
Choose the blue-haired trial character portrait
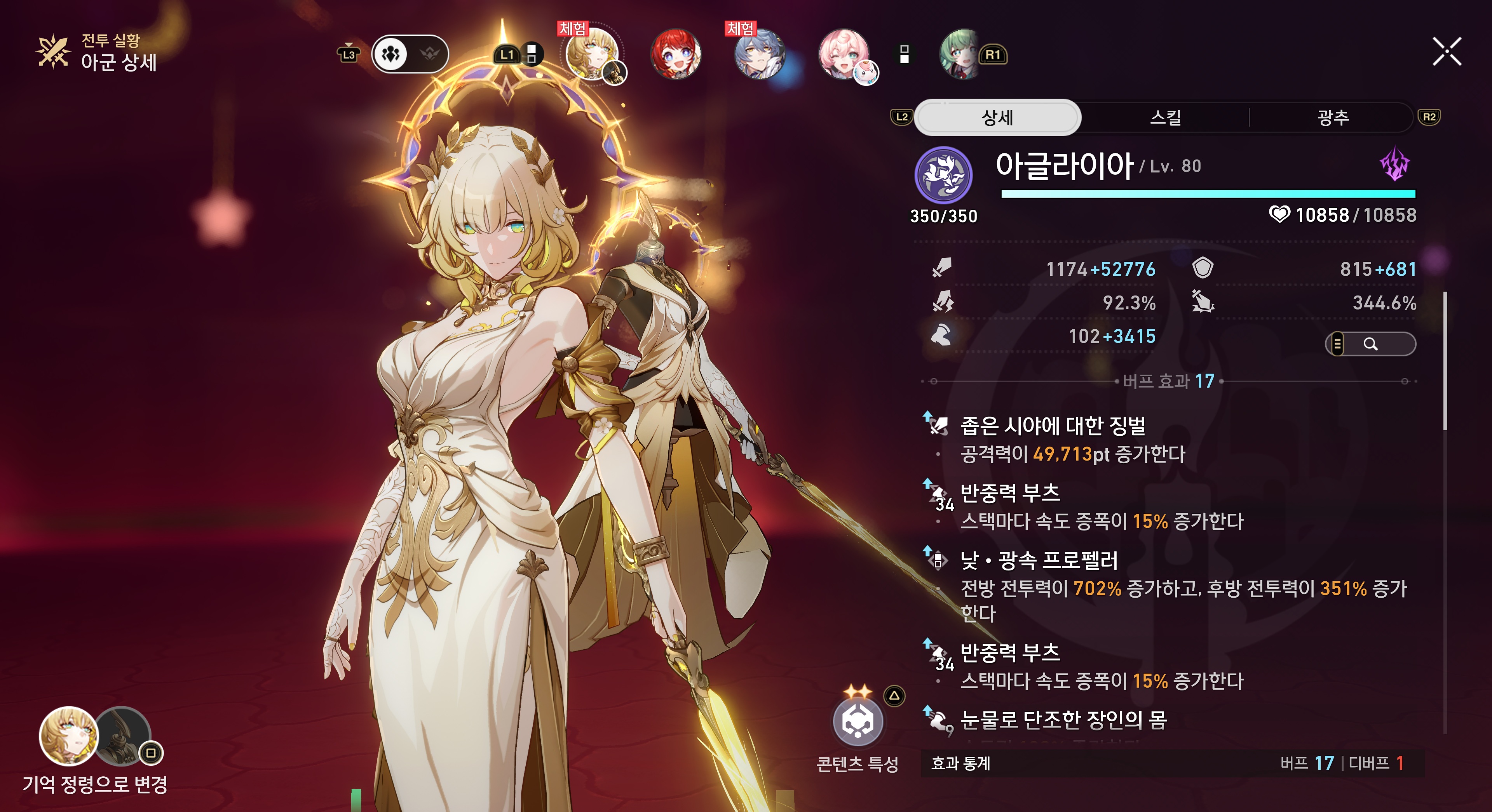click(x=759, y=54)
